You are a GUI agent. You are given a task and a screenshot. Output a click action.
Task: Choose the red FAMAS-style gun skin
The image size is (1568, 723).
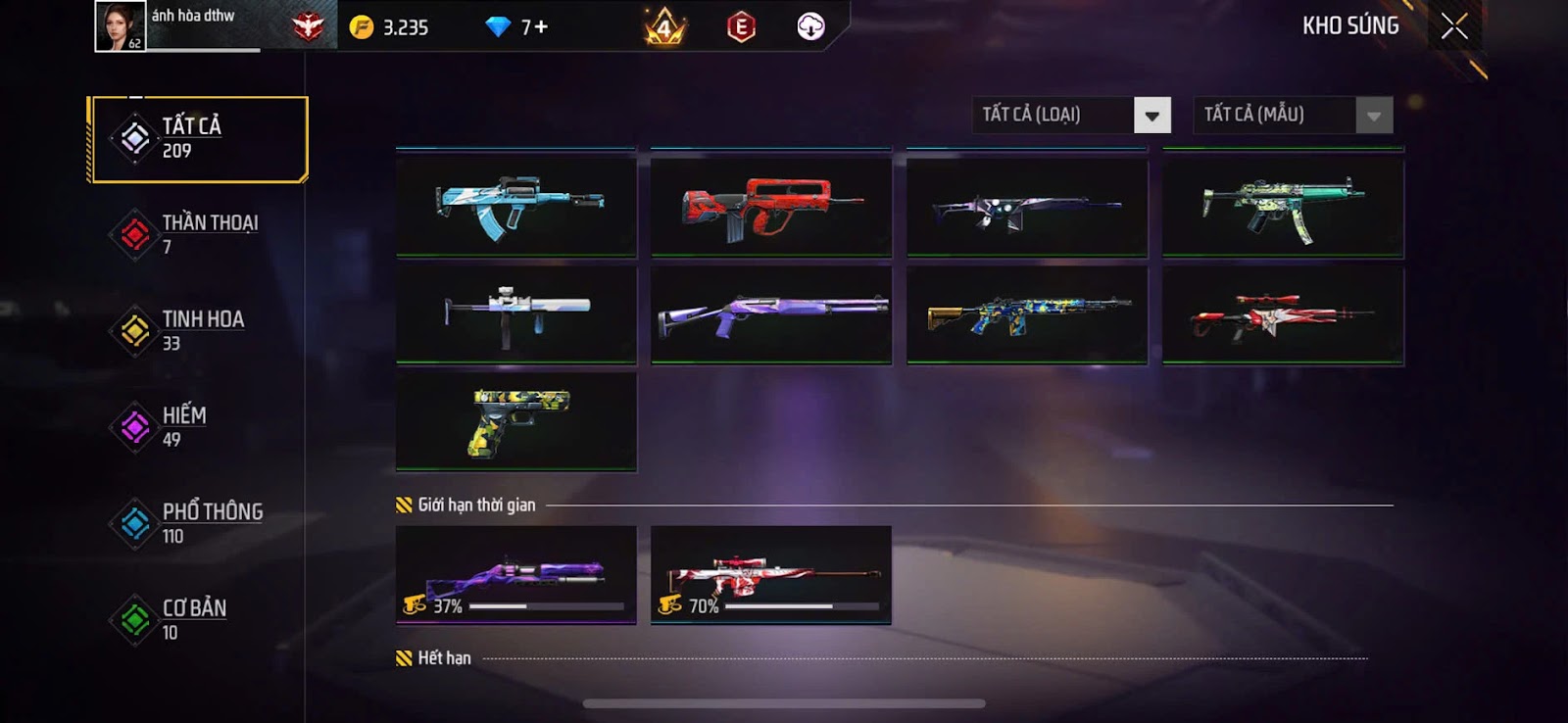pos(771,206)
